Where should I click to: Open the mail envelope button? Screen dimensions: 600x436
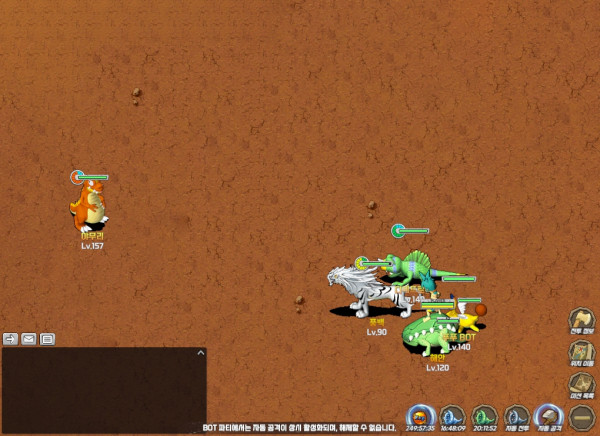coord(29,338)
